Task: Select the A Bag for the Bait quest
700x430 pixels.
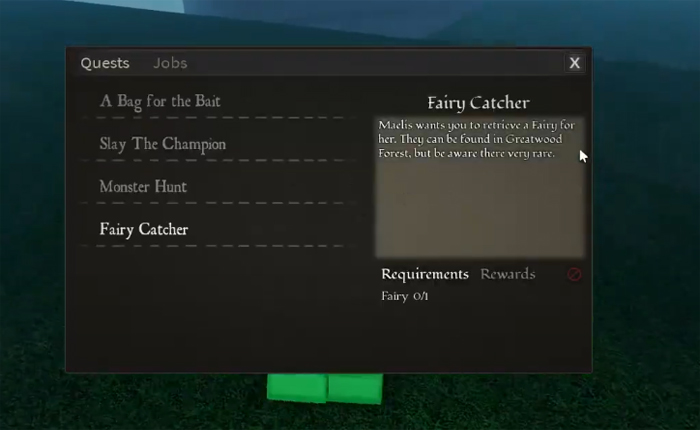Action: click(160, 101)
